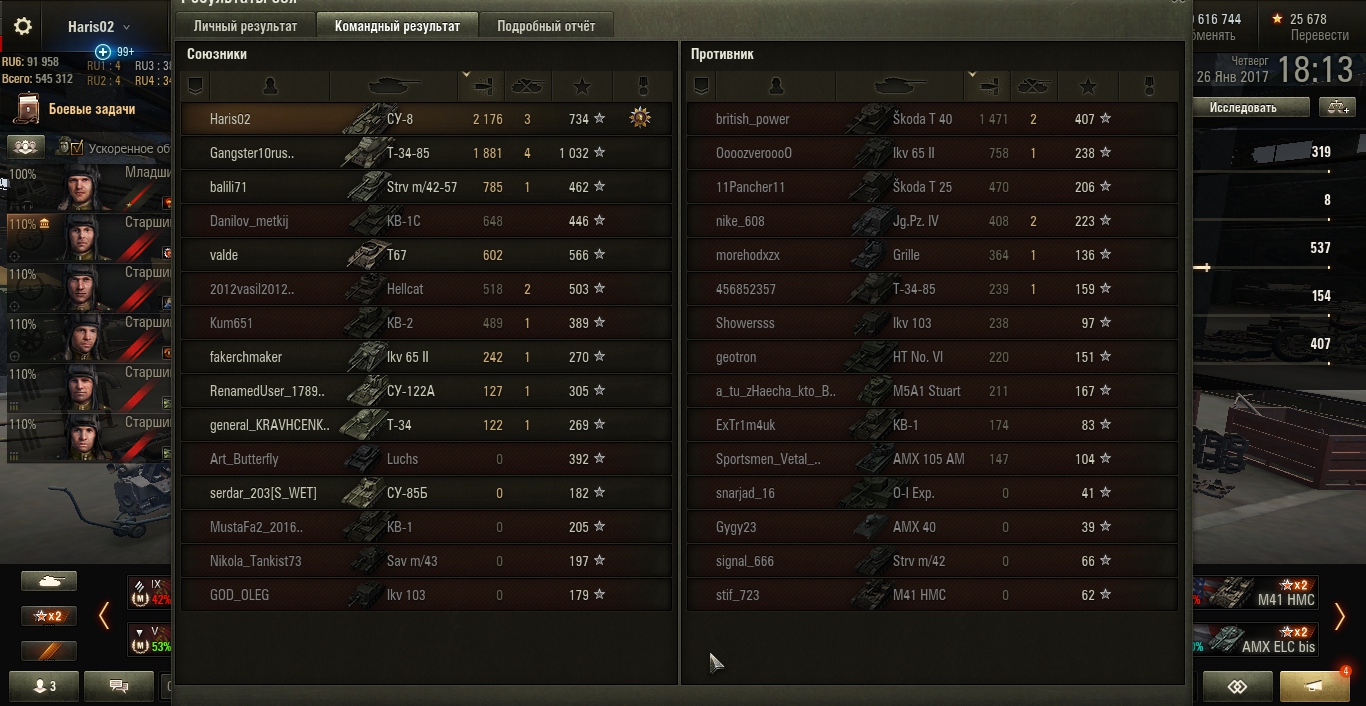Open the settings gear menu
The height and width of the screenshot is (706, 1366).
pyautogui.click(x=23, y=27)
